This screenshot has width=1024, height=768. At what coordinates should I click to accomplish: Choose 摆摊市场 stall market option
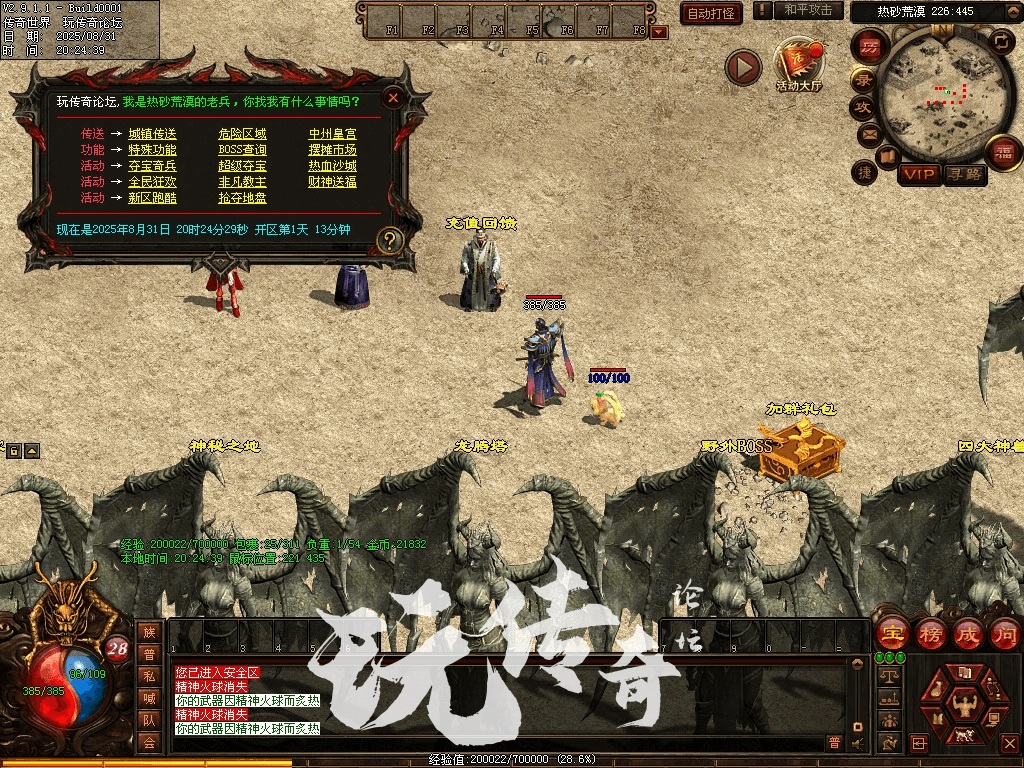(x=332, y=150)
